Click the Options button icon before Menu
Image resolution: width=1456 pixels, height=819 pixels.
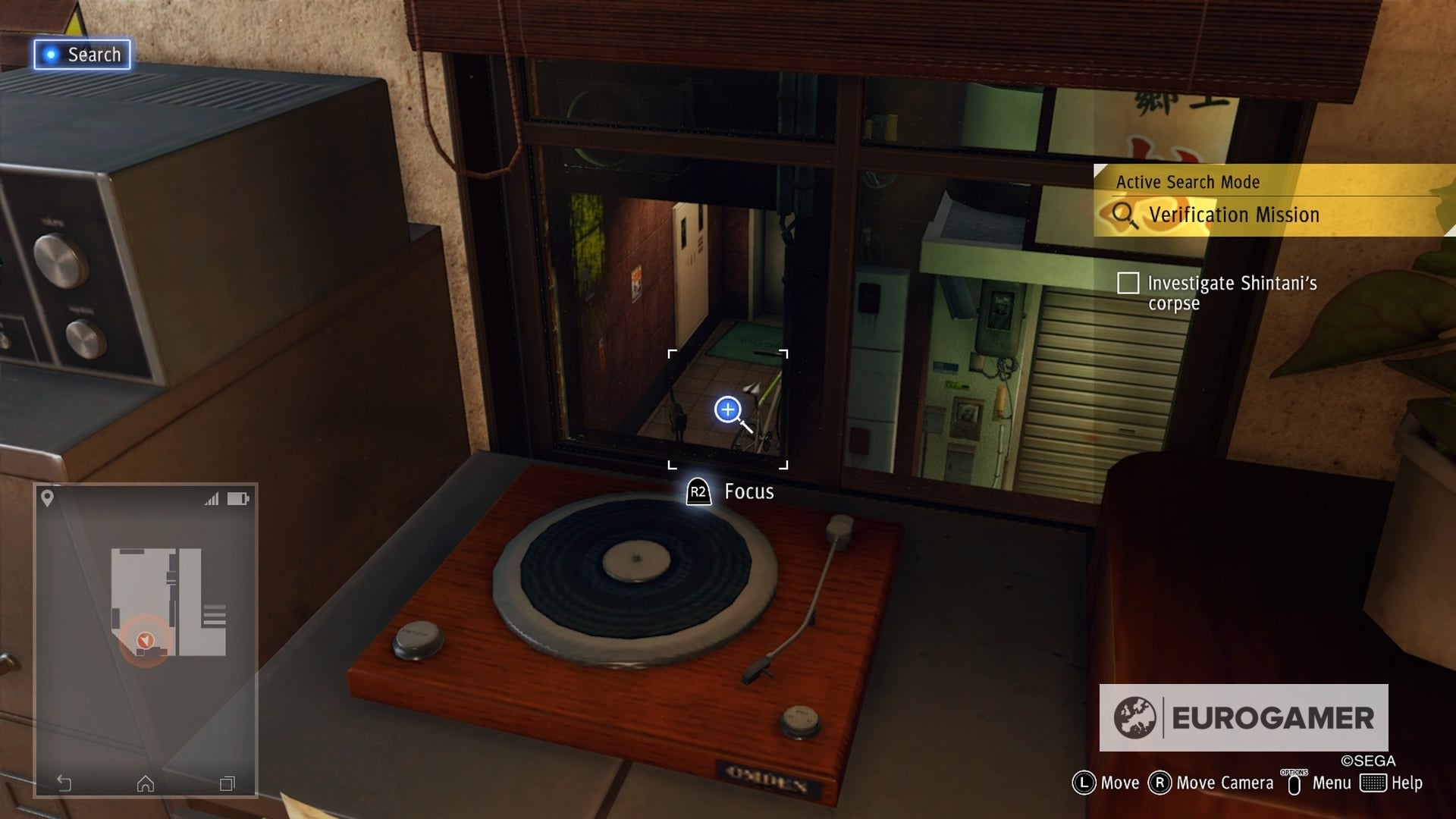pos(1294,782)
